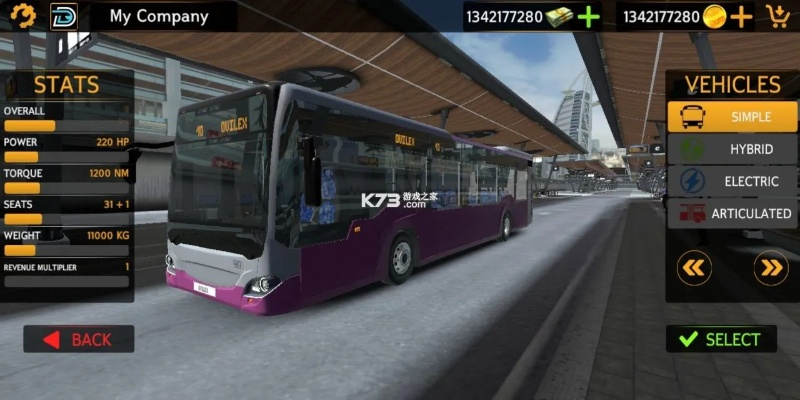The height and width of the screenshot is (400, 800).
Task: Confirm bus with the Select button
Action: pyautogui.click(x=721, y=339)
